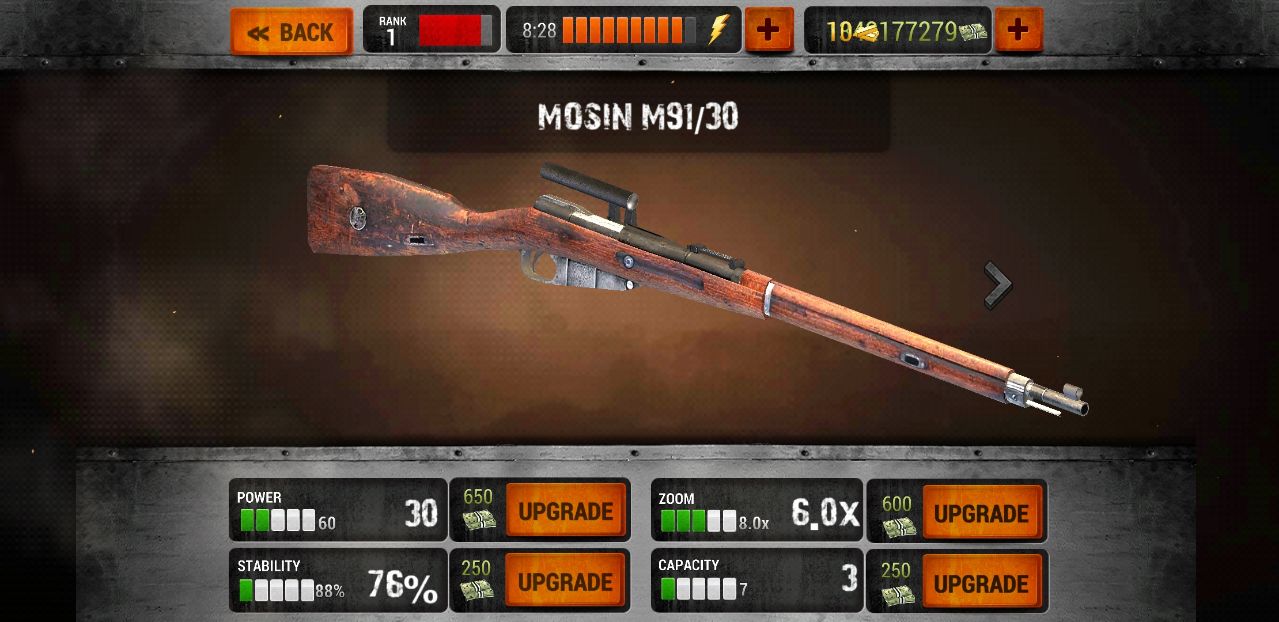Screen dimensions: 1279x622
Task: Upgrade Power for 650 cash
Action: [x=565, y=511]
